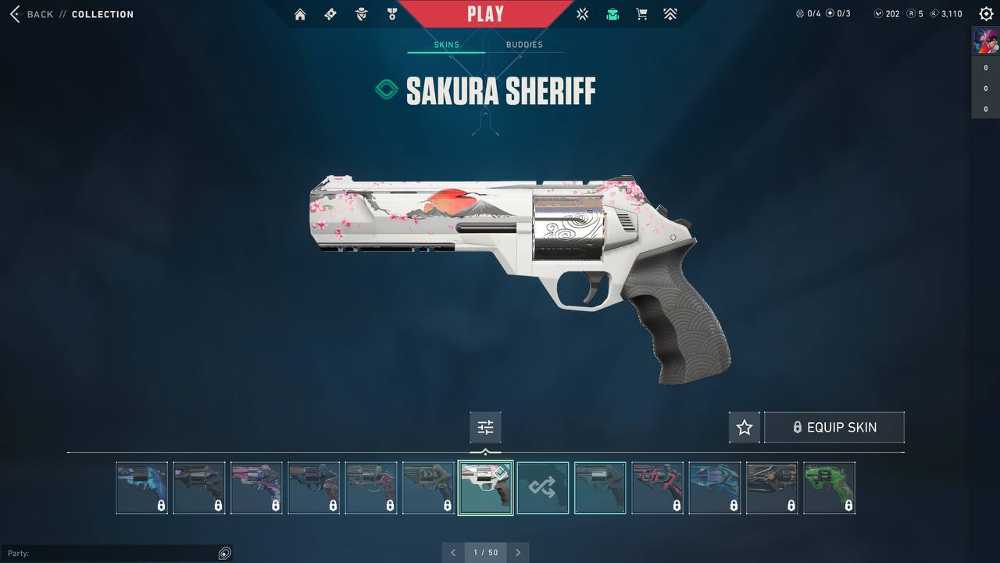This screenshot has width=1000, height=563.
Task: Open the shopping cart Store icon
Action: click(x=642, y=14)
